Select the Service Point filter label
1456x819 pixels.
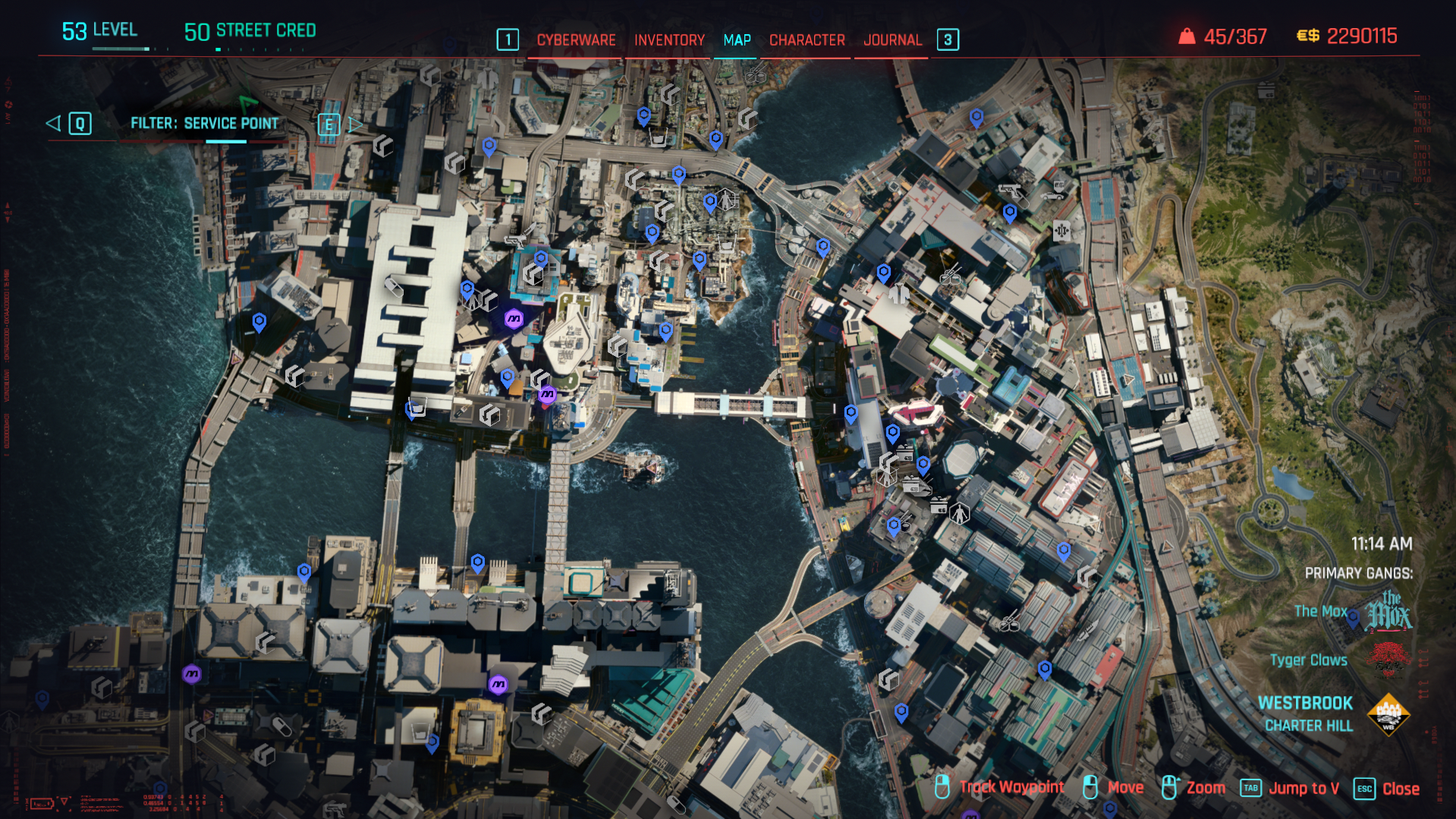coord(204,123)
